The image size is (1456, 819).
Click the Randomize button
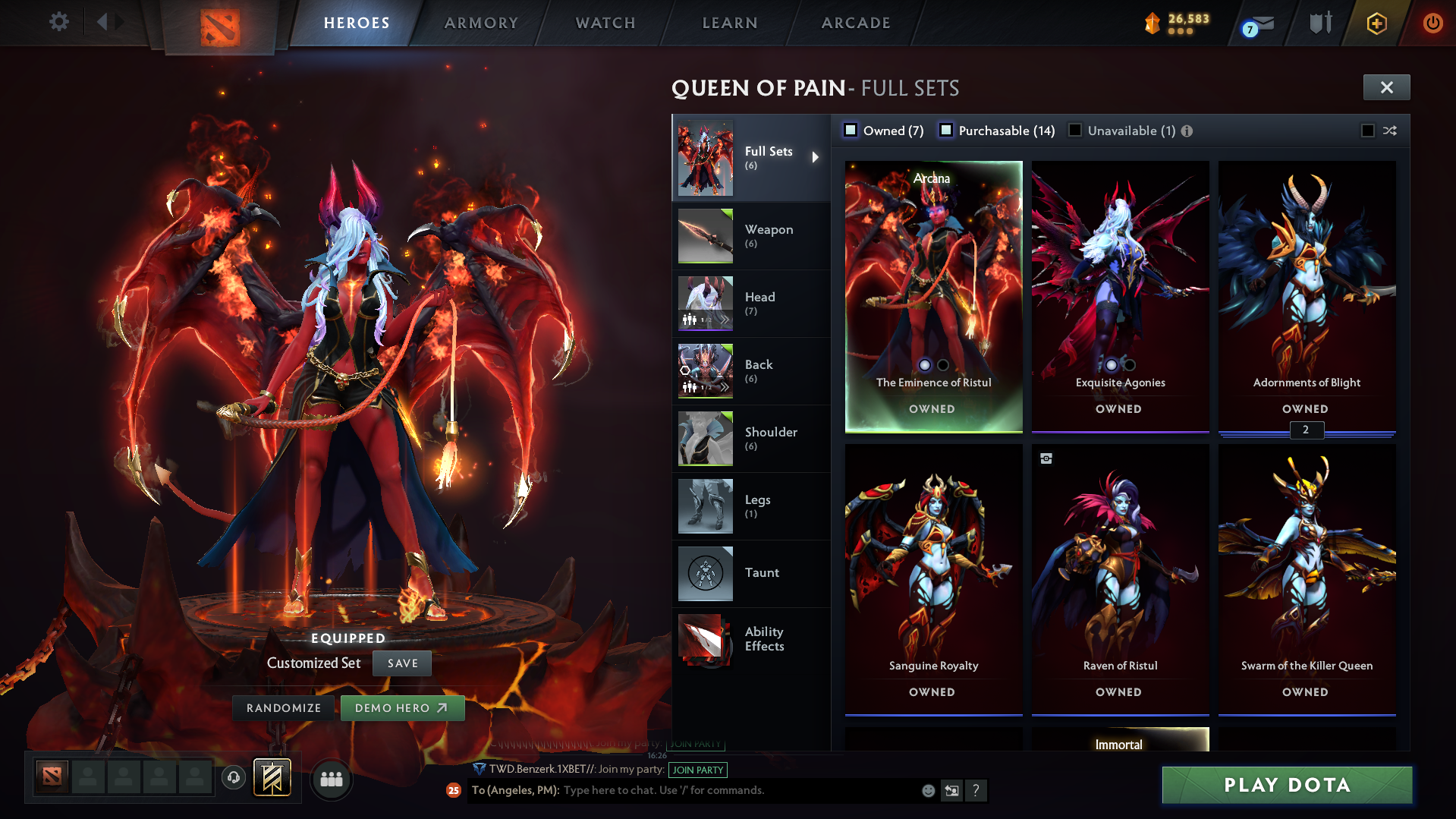284,708
